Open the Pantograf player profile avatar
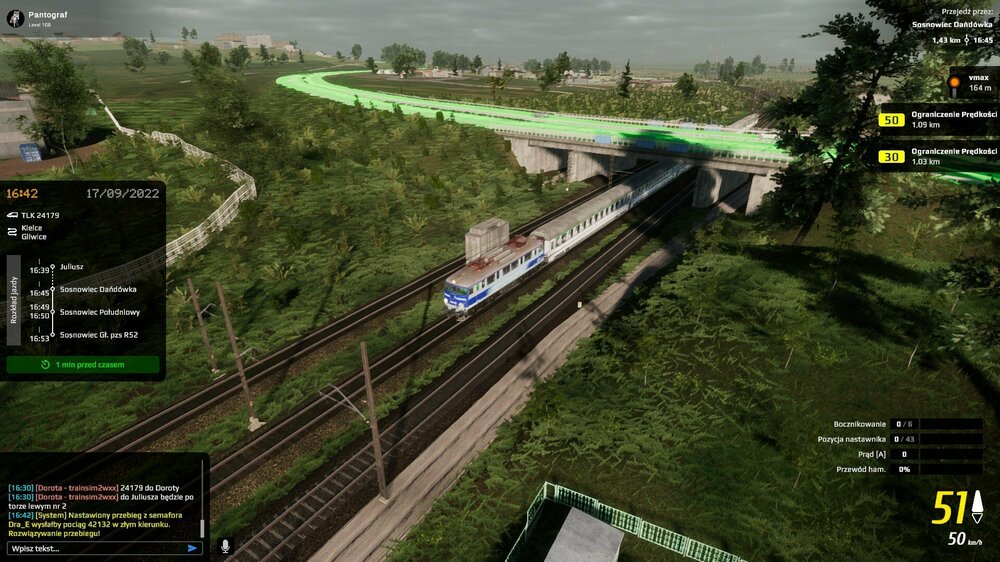Screen dimensions: 1000x562 tap(15, 18)
